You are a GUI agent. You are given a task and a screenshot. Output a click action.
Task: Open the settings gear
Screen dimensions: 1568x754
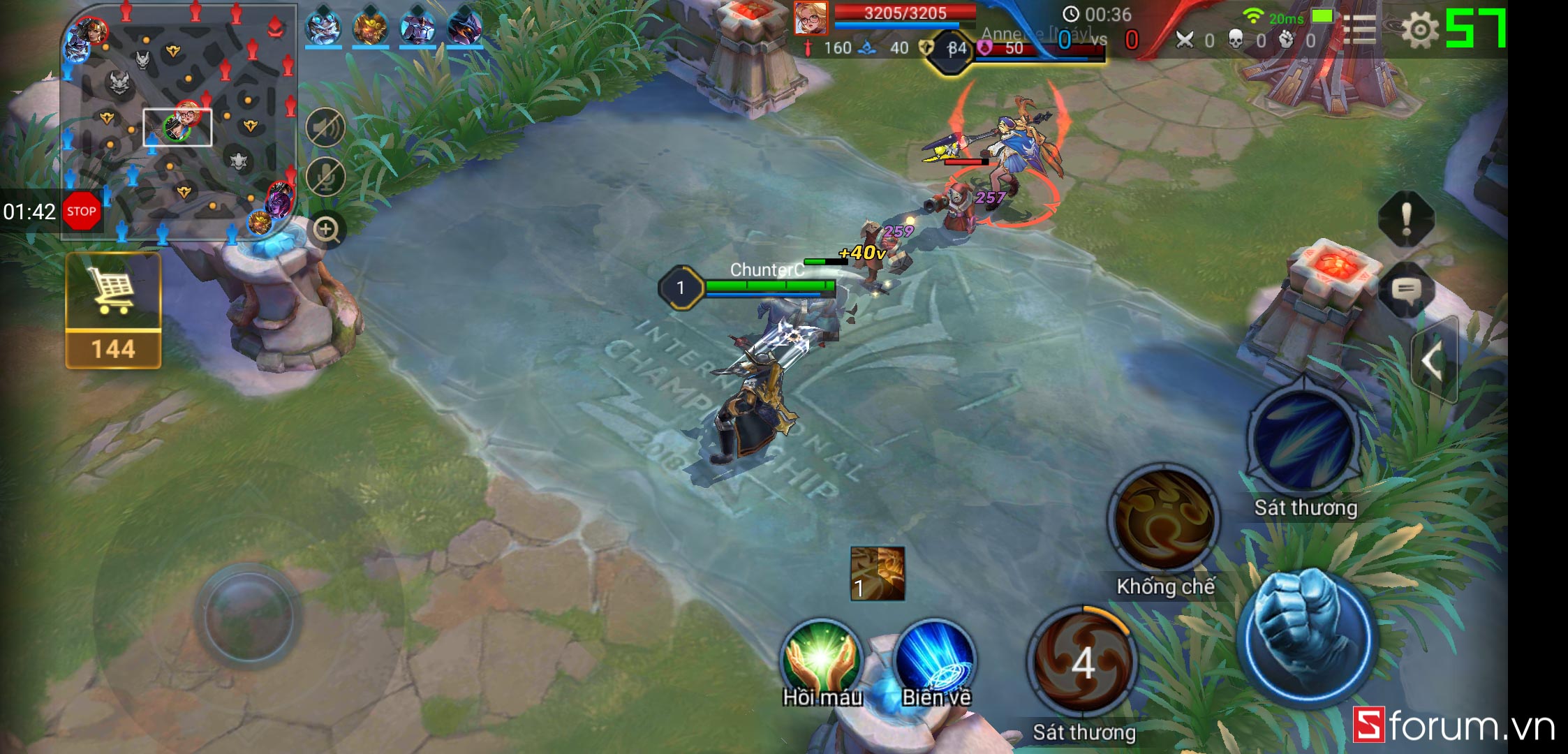[x=1419, y=30]
